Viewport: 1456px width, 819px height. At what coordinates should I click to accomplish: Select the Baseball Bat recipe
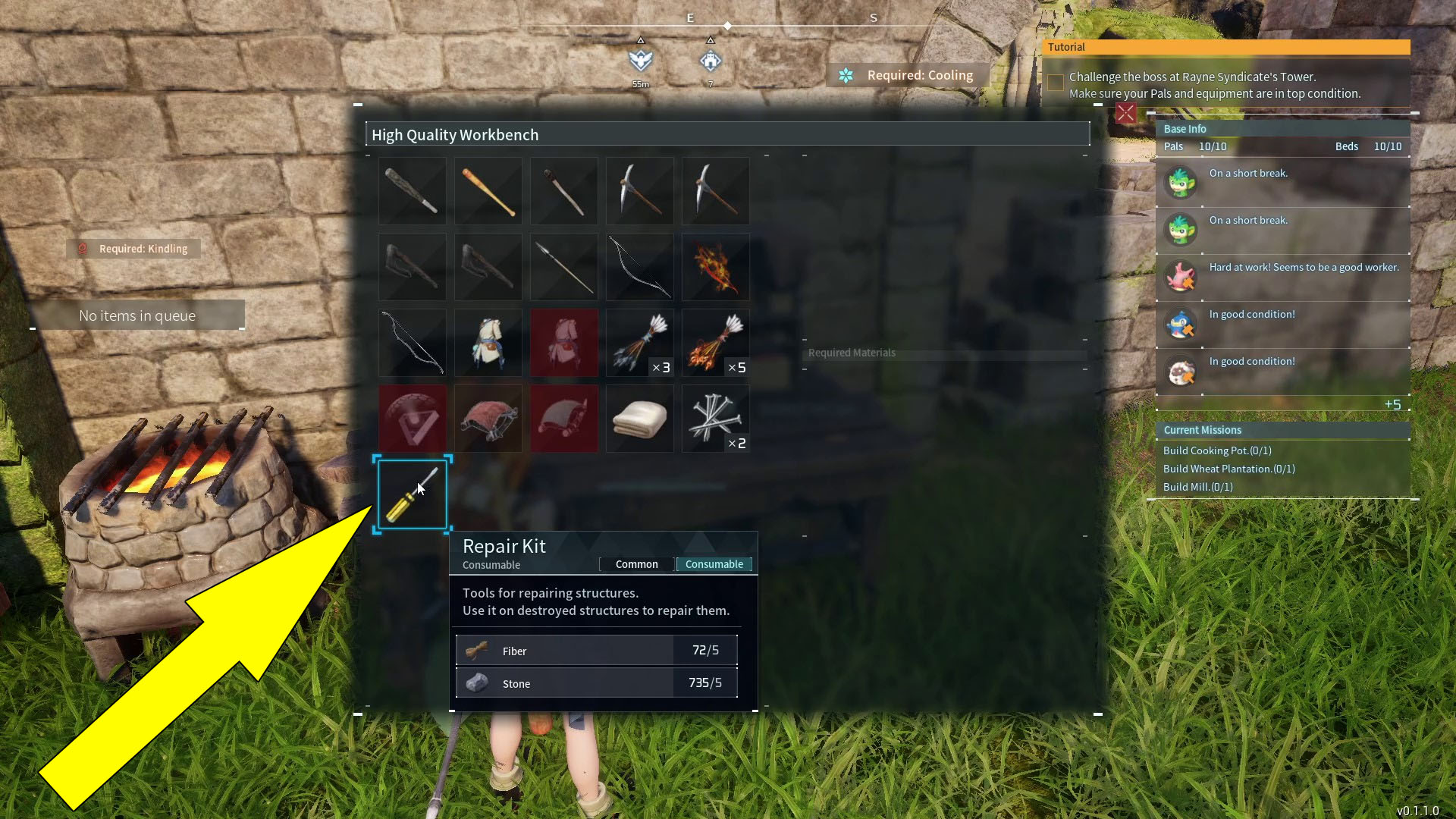[488, 191]
